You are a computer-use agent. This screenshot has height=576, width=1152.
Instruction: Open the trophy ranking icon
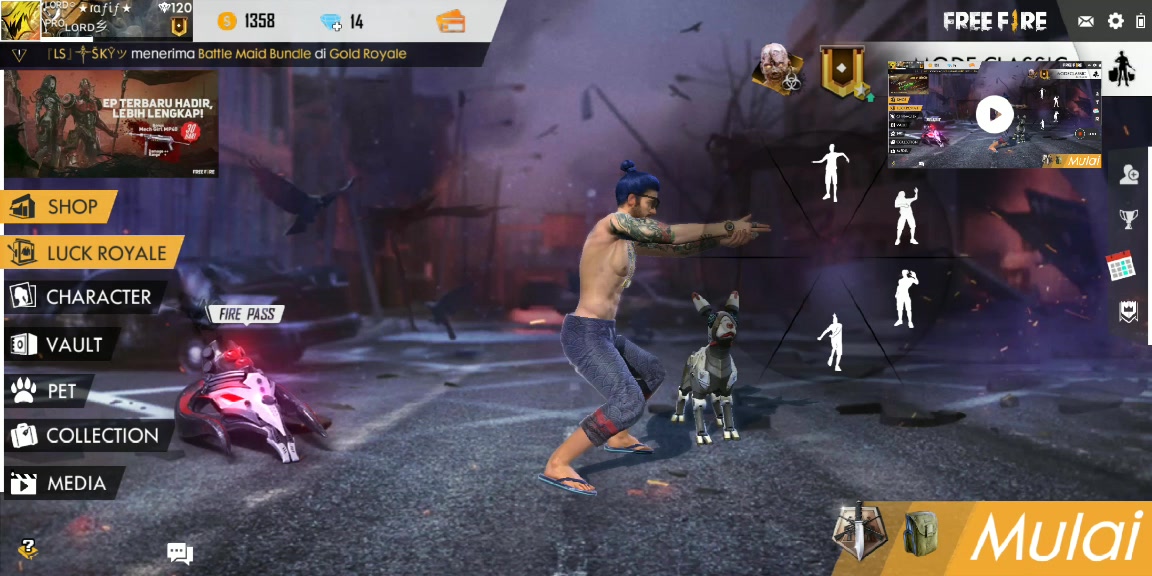(1128, 219)
